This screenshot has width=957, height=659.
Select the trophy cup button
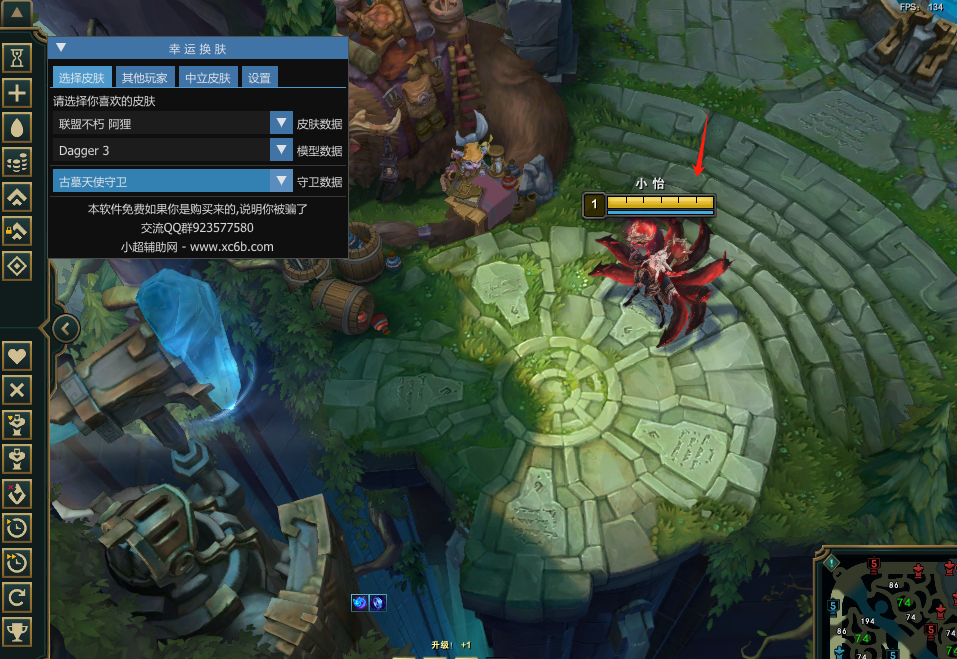[x=17, y=631]
